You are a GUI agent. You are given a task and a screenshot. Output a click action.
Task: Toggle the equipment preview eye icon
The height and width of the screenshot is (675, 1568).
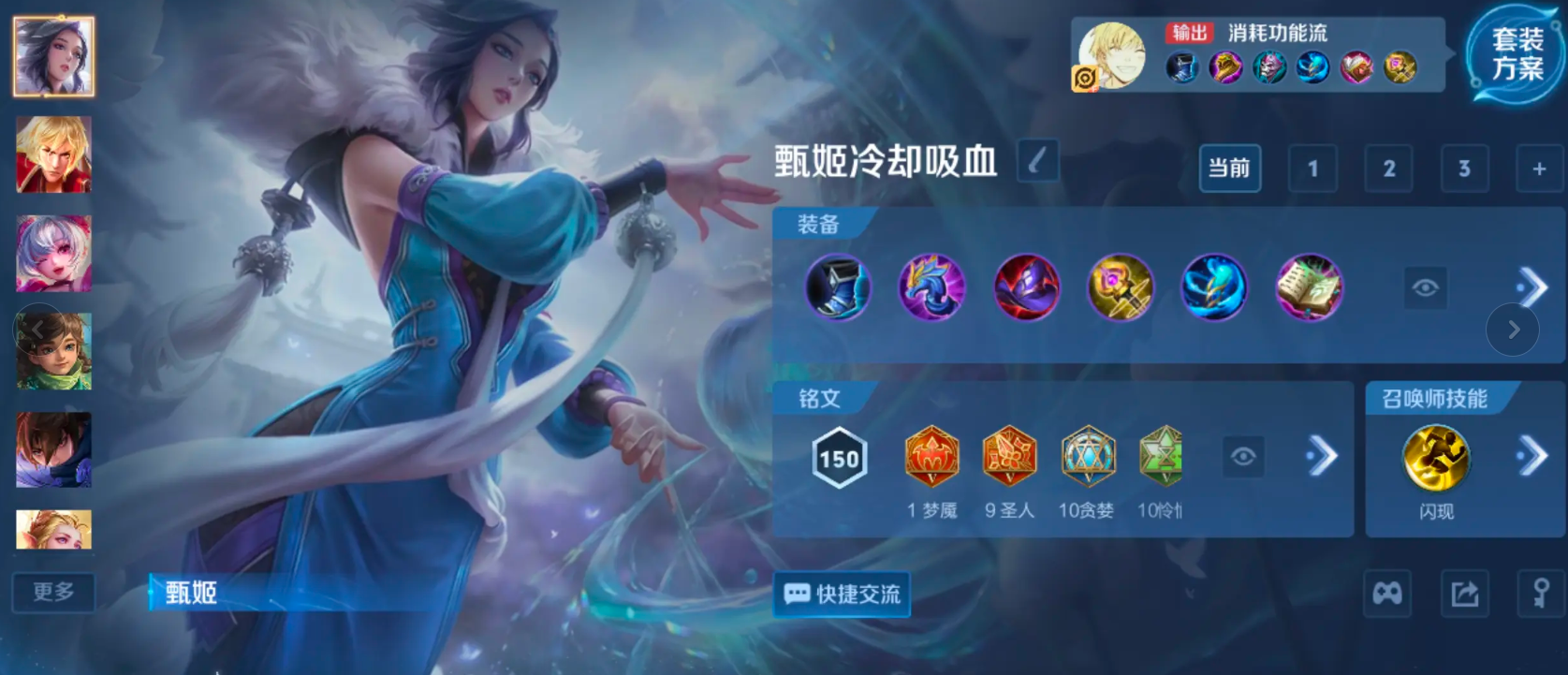pos(1425,287)
